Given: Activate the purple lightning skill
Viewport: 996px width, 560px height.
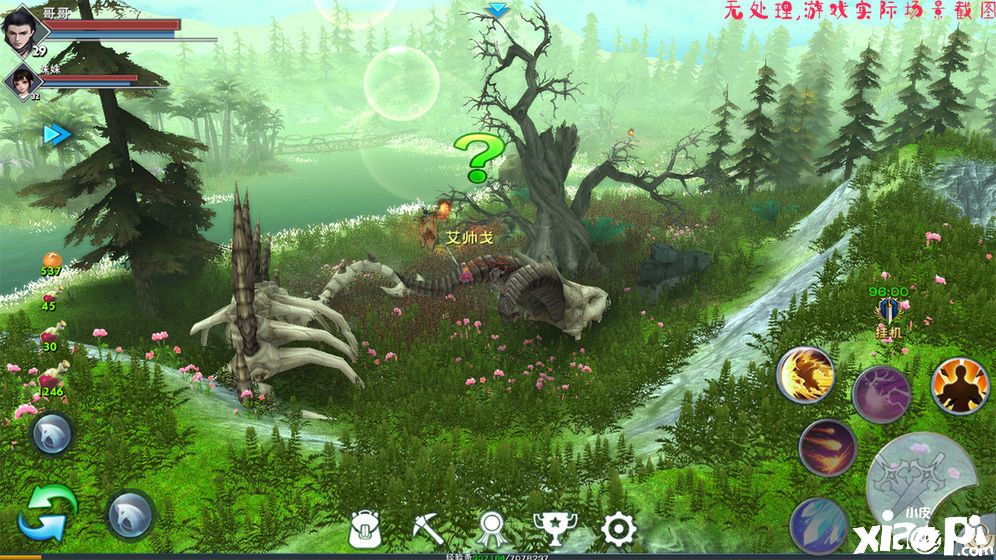Looking at the screenshot, I should pyautogui.click(x=882, y=394).
